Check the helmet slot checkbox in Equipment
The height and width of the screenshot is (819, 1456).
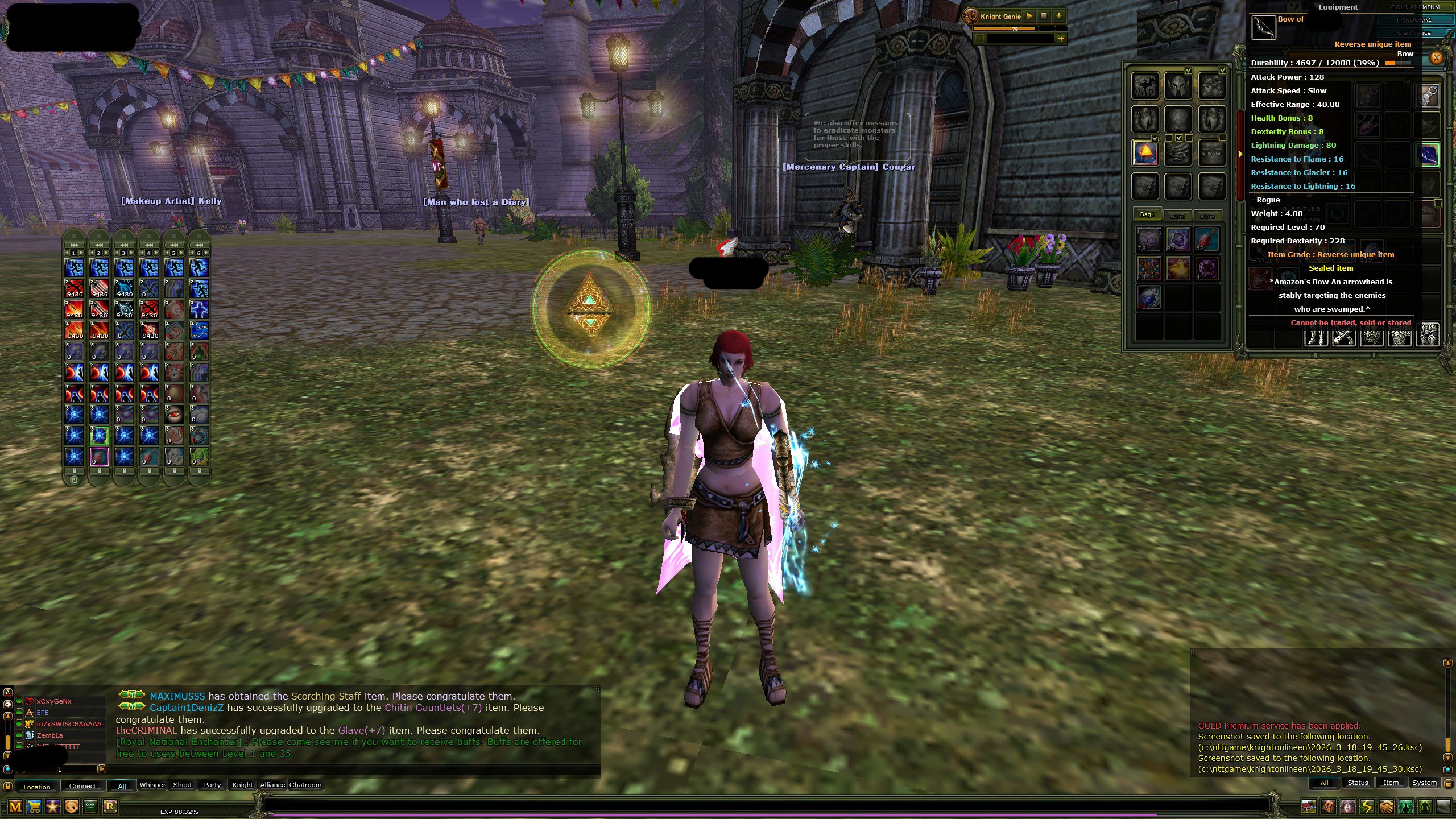(x=1189, y=71)
